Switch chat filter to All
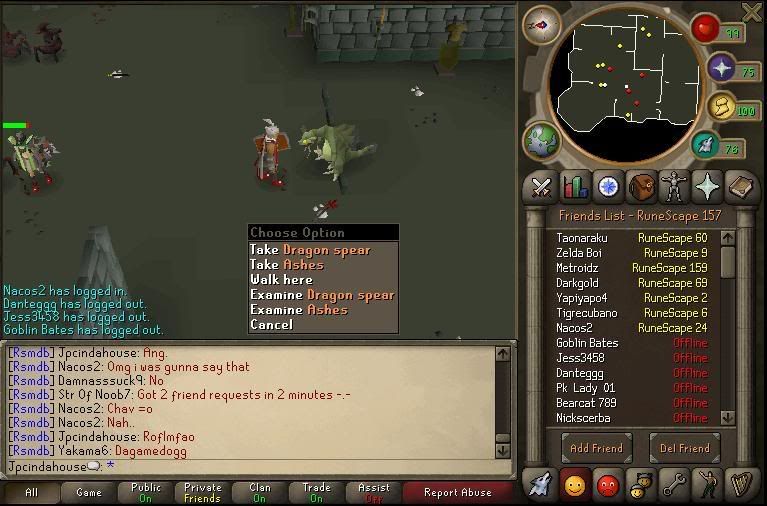This screenshot has width=767, height=506. (x=31, y=492)
